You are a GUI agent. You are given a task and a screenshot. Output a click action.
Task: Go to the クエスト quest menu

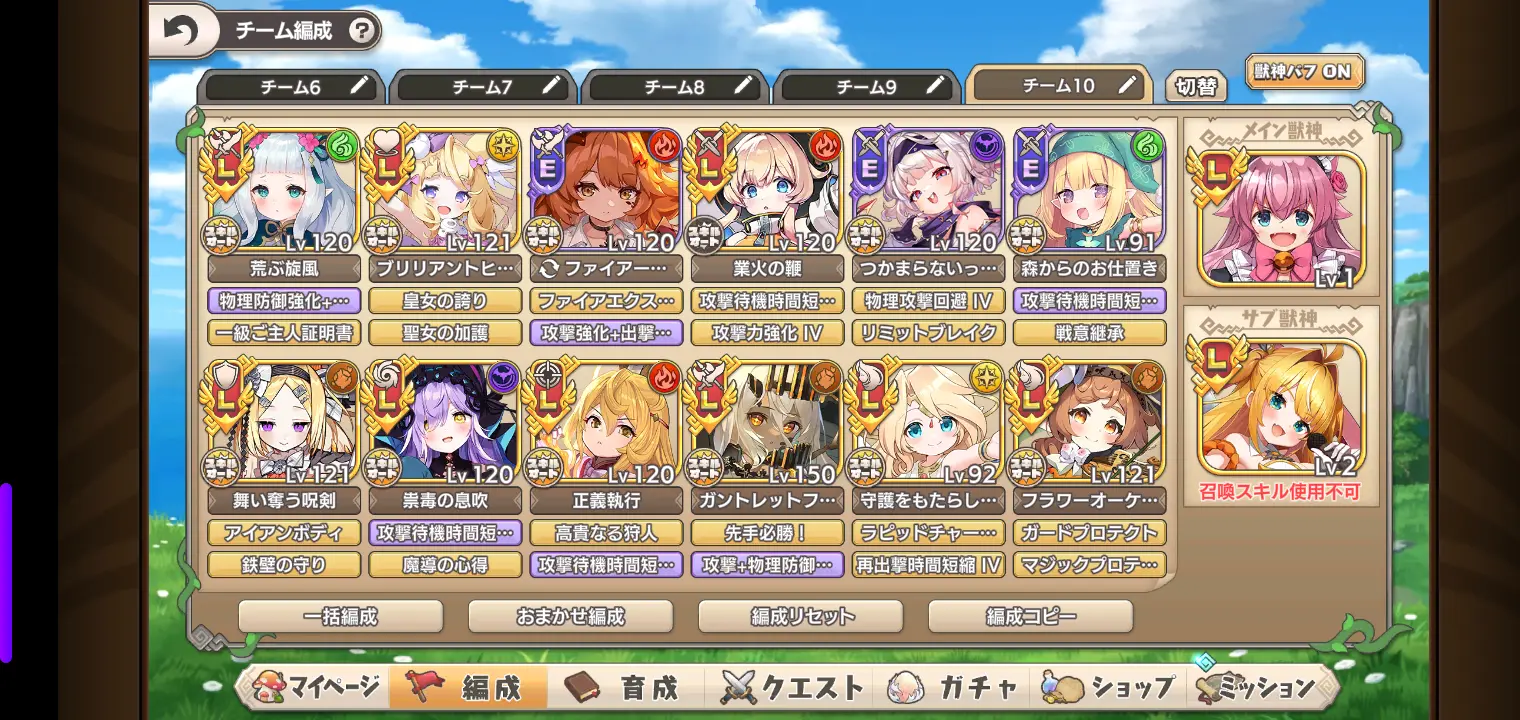tap(792, 687)
